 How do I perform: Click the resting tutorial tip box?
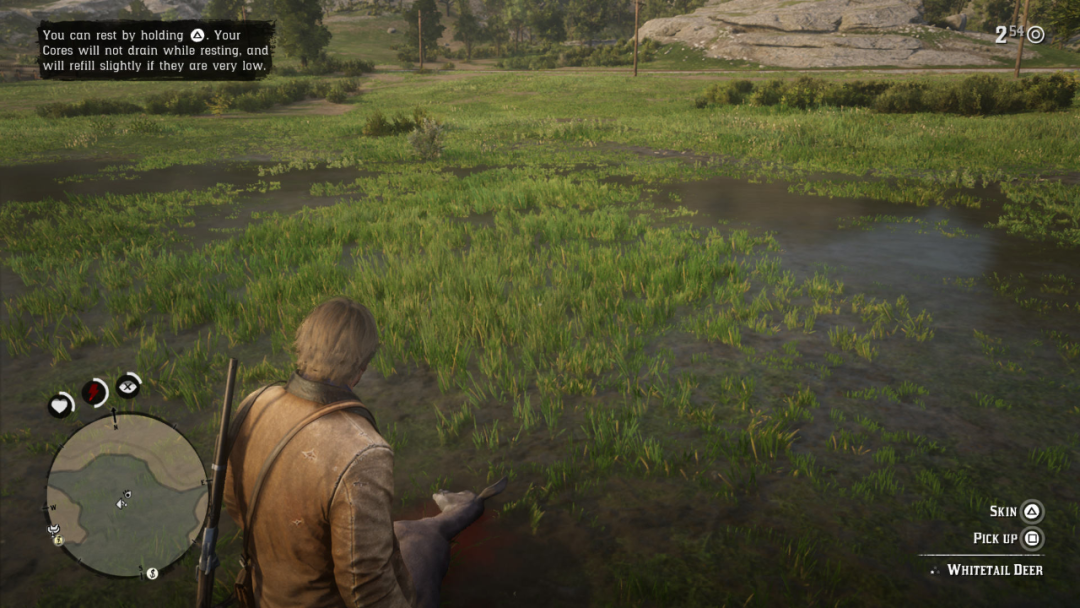pos(156,50)
